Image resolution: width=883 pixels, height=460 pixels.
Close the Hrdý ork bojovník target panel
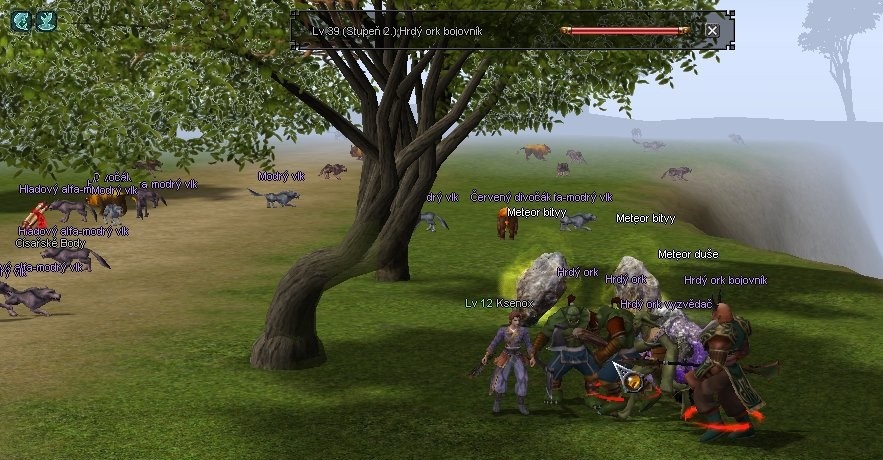(712, 31)
